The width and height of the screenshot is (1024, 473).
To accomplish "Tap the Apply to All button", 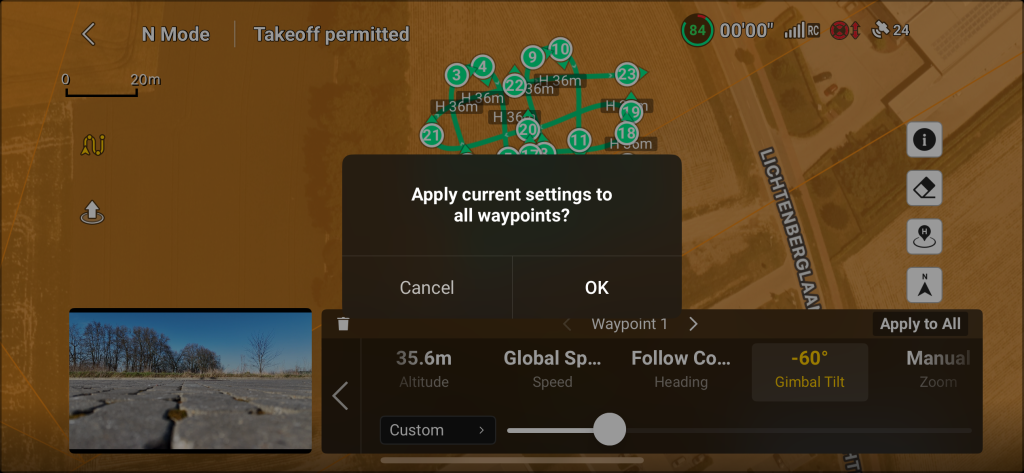I will coord(920,324).
